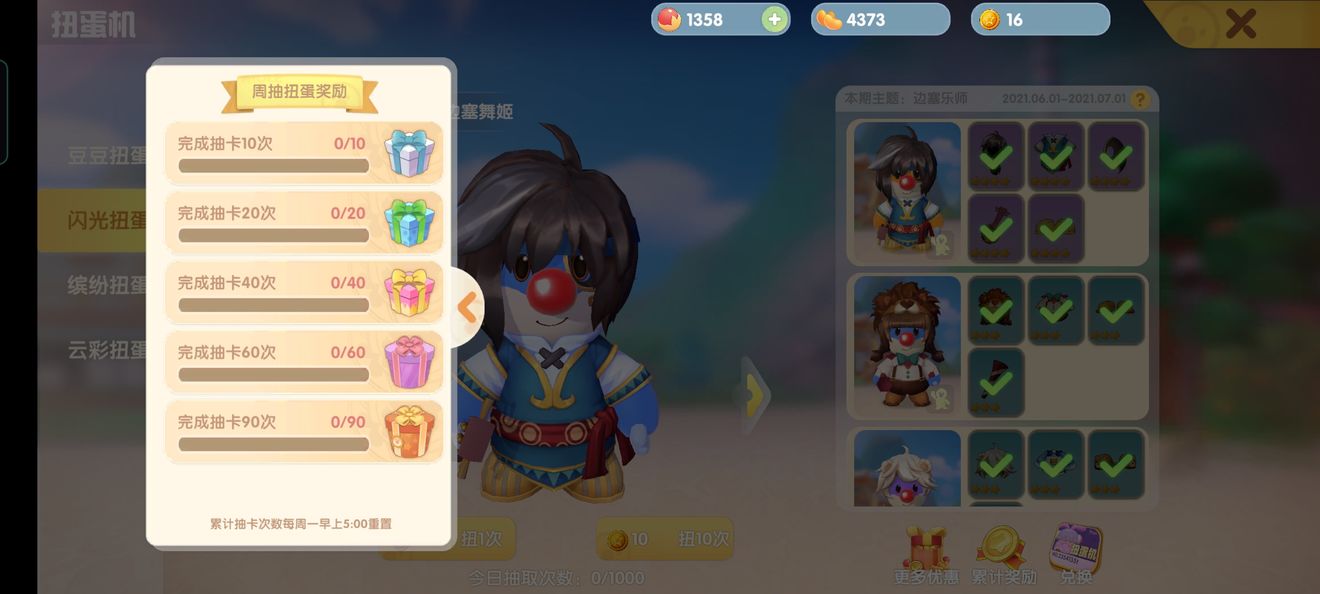Claim the blue gift box reward
Screen dimensions: 1320x594
tap(409, 154)
